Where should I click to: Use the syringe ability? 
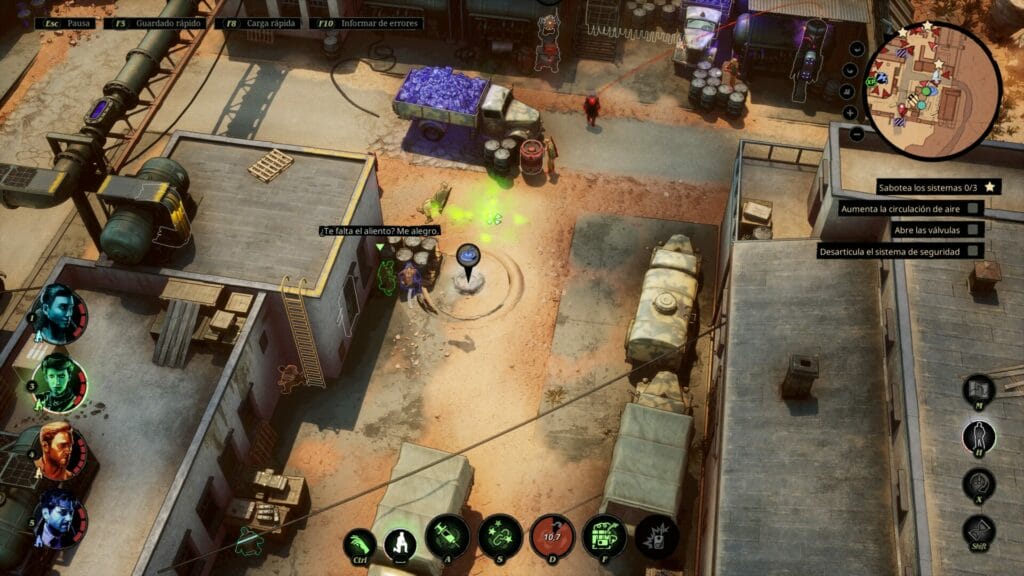[x=447, y=537]
